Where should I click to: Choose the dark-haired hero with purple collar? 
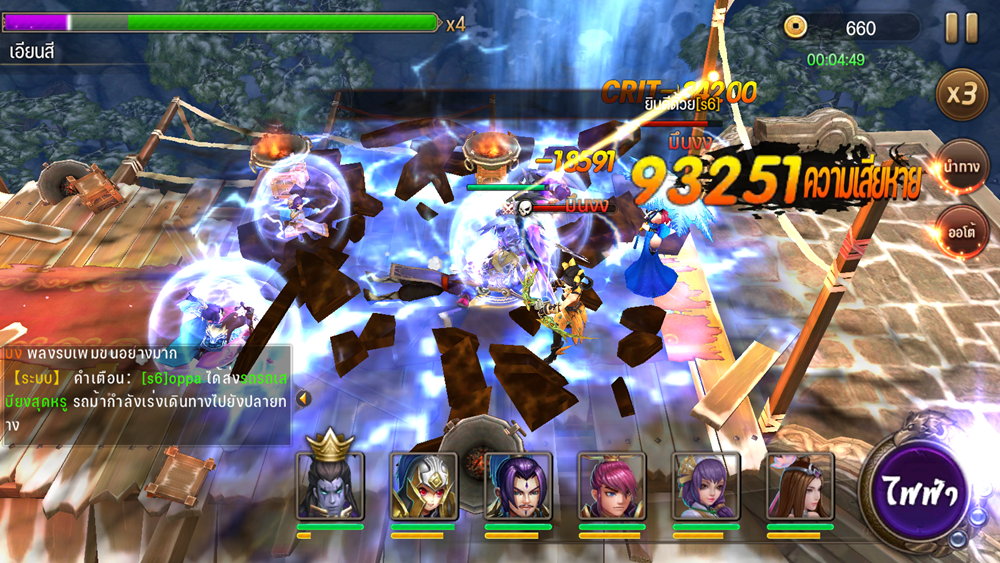click(x=518, y=486)
